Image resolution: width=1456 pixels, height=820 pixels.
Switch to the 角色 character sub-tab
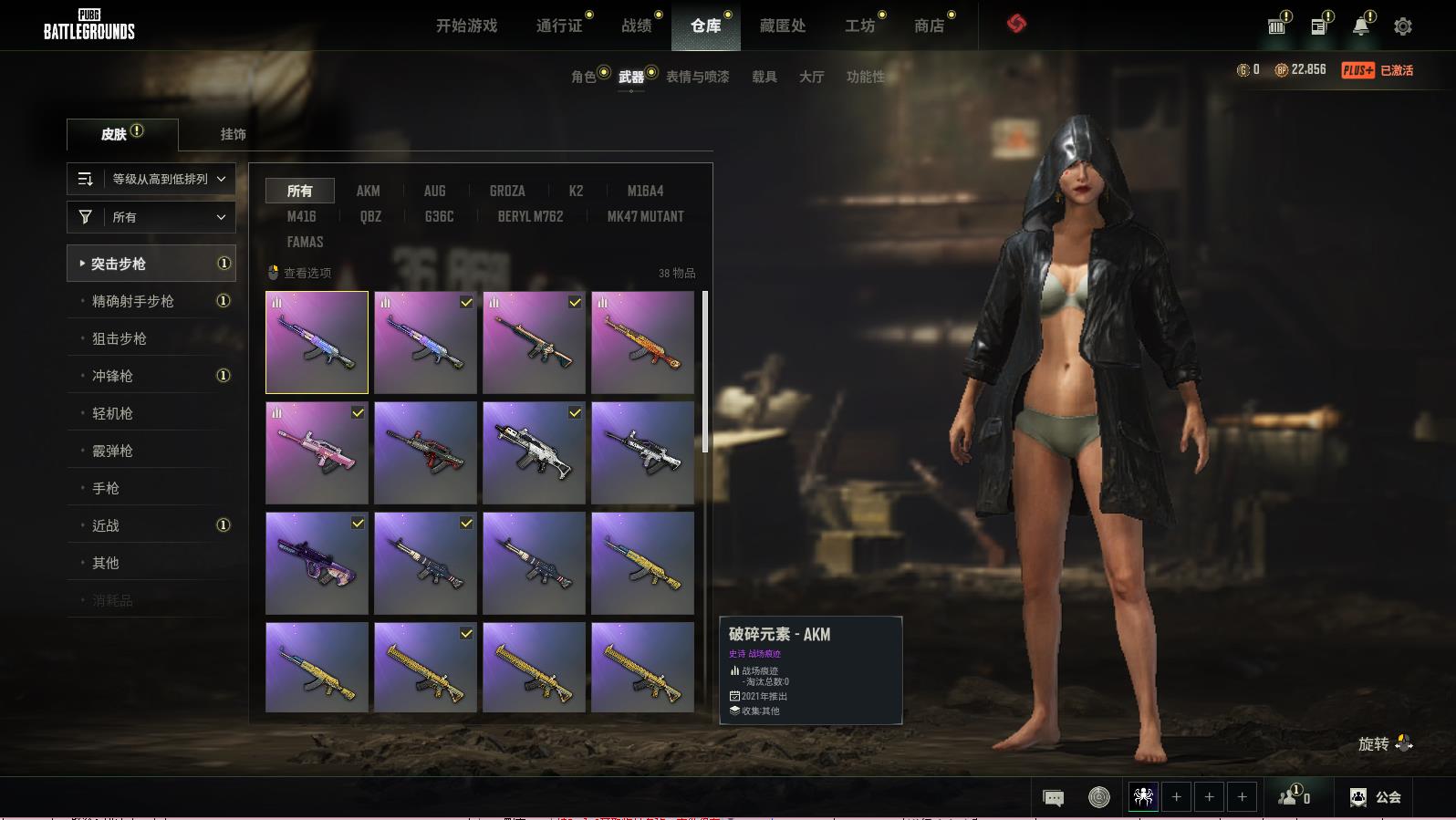tap(584, 77)
